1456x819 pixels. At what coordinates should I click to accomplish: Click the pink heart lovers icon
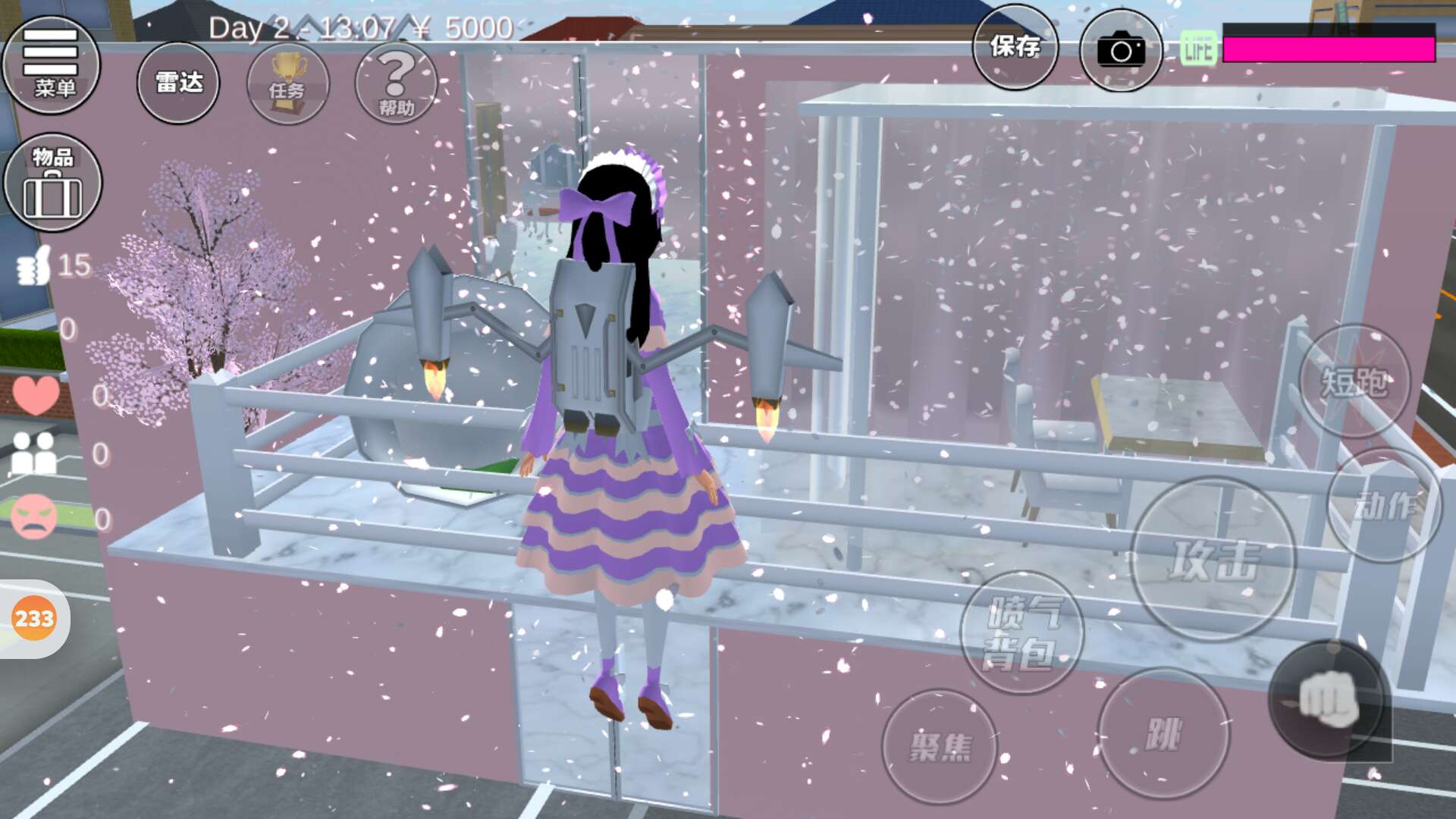(36, 394)
